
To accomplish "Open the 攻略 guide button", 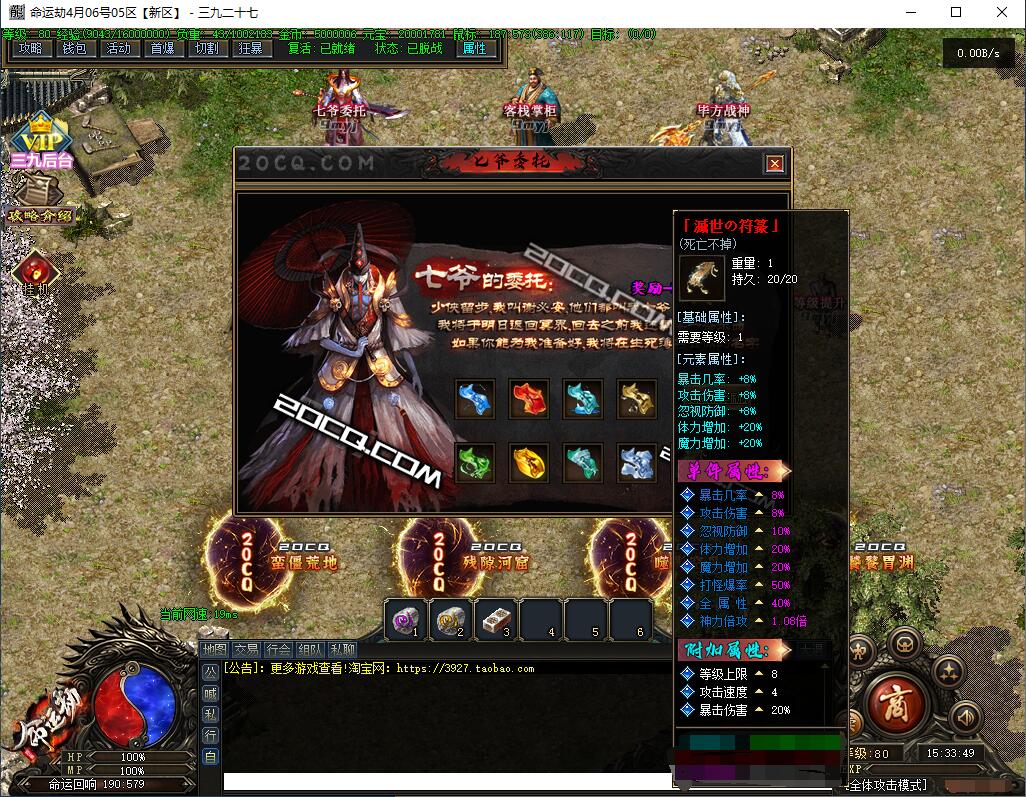I will 30,48.
